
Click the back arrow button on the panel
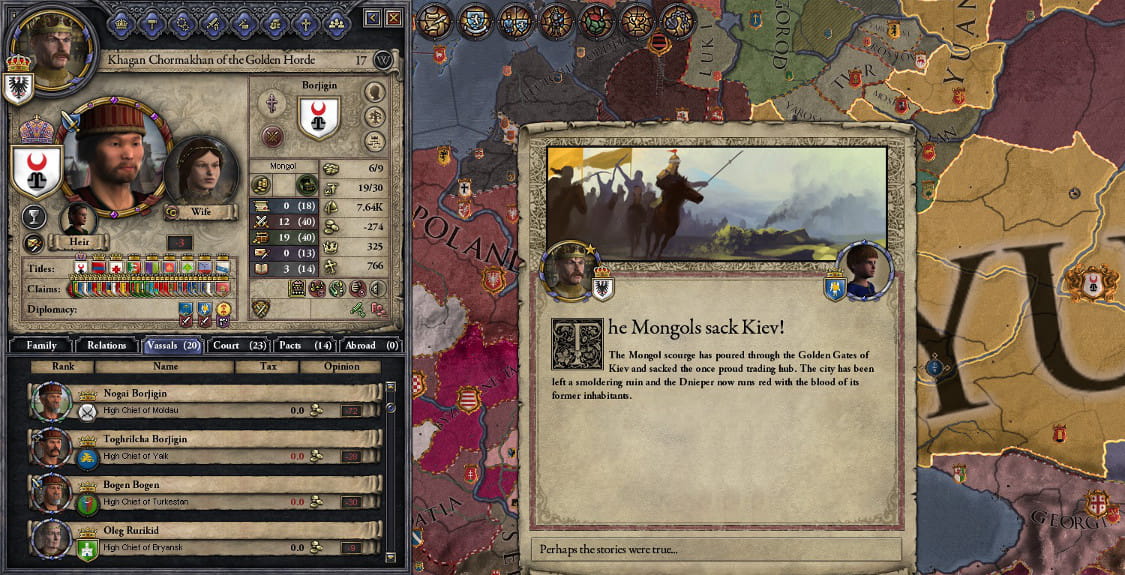coord(372,18)
